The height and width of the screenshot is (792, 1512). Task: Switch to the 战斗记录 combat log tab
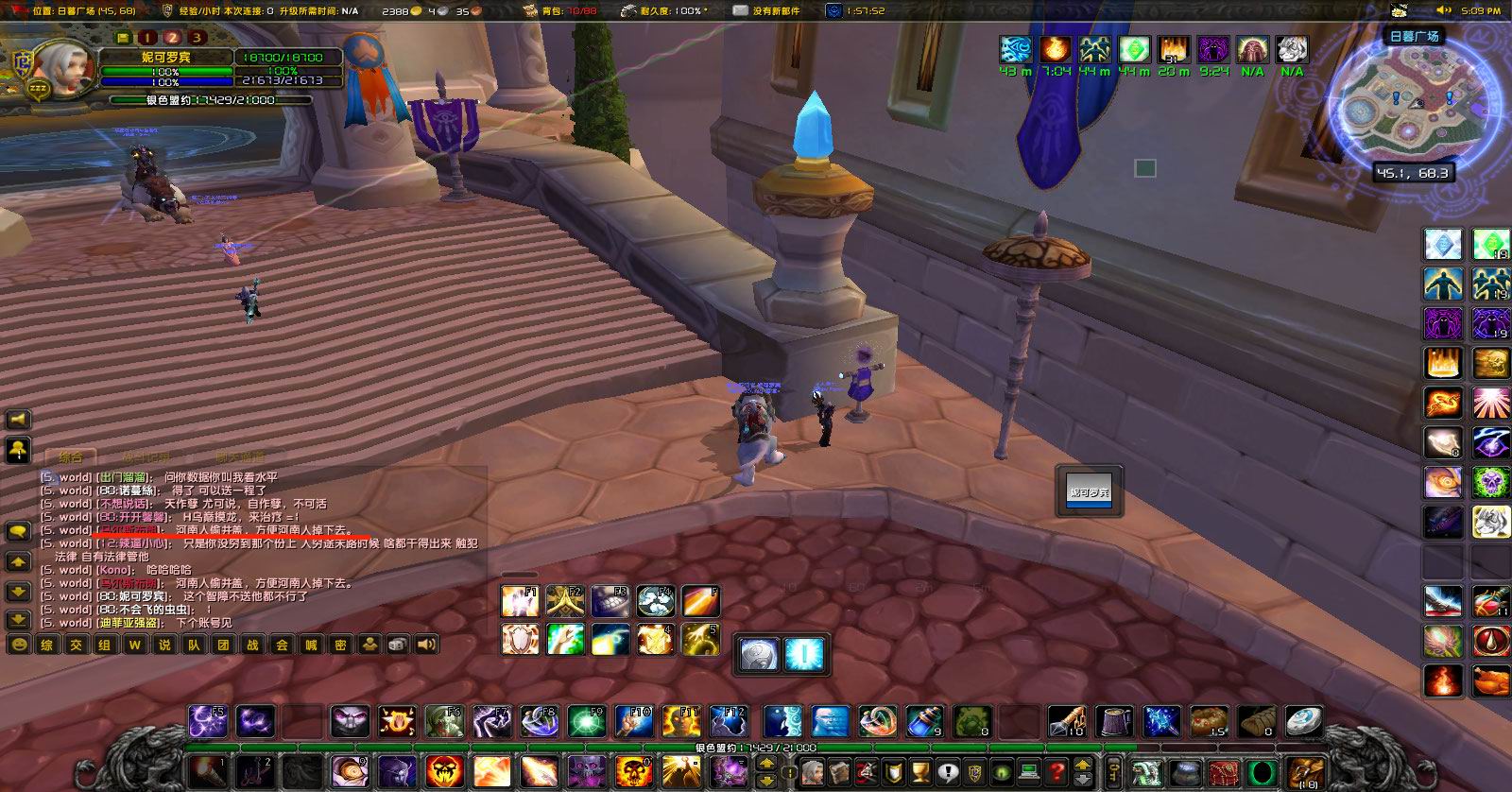point(146,456)
